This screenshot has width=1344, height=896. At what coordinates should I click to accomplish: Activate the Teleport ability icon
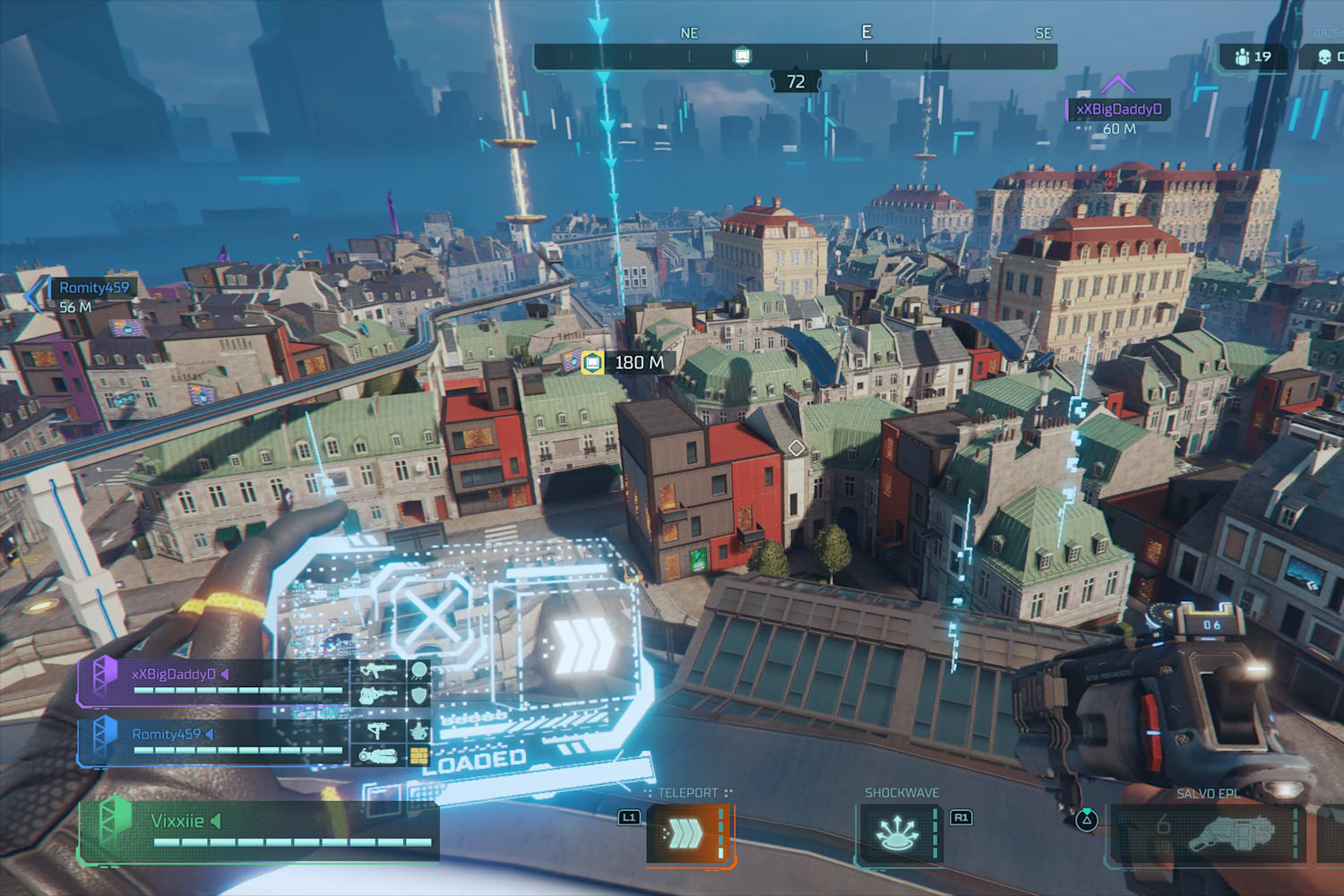coord(687,834)
